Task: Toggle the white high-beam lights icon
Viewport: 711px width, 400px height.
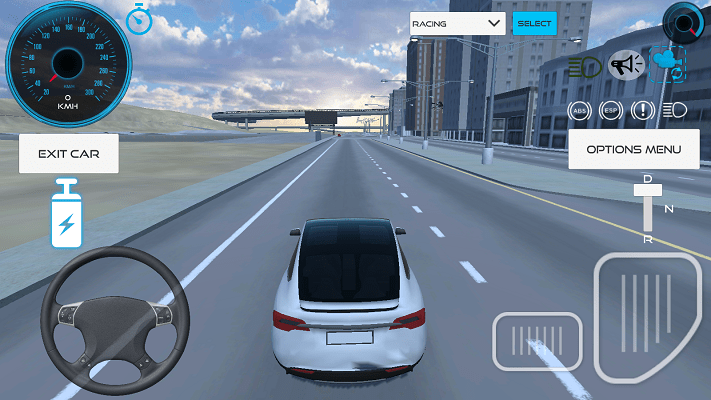Action: pyautogui.click(x=674, y=110)
